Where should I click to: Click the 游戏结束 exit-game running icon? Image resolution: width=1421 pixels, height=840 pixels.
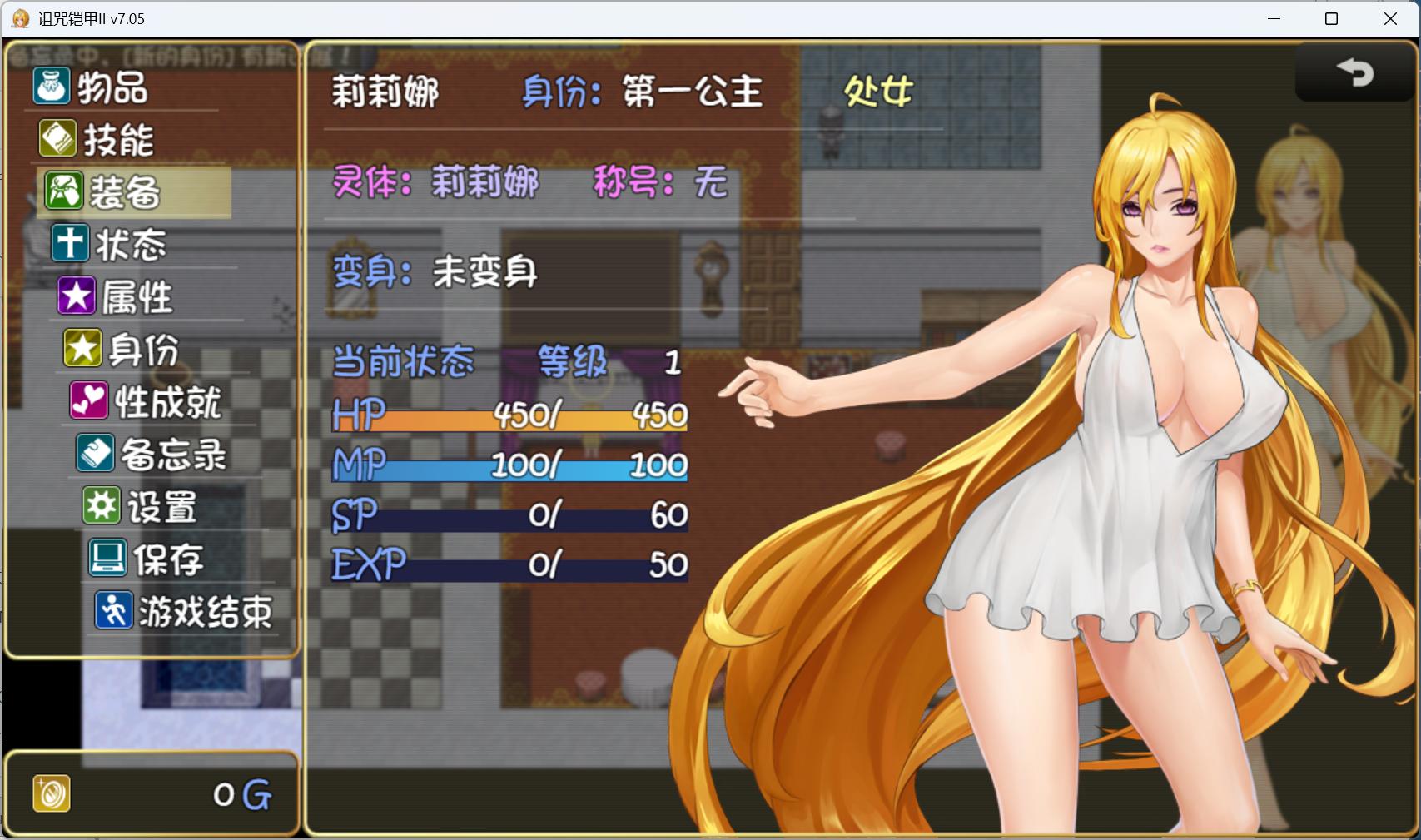pyautogui.click(x=116, y=611)
